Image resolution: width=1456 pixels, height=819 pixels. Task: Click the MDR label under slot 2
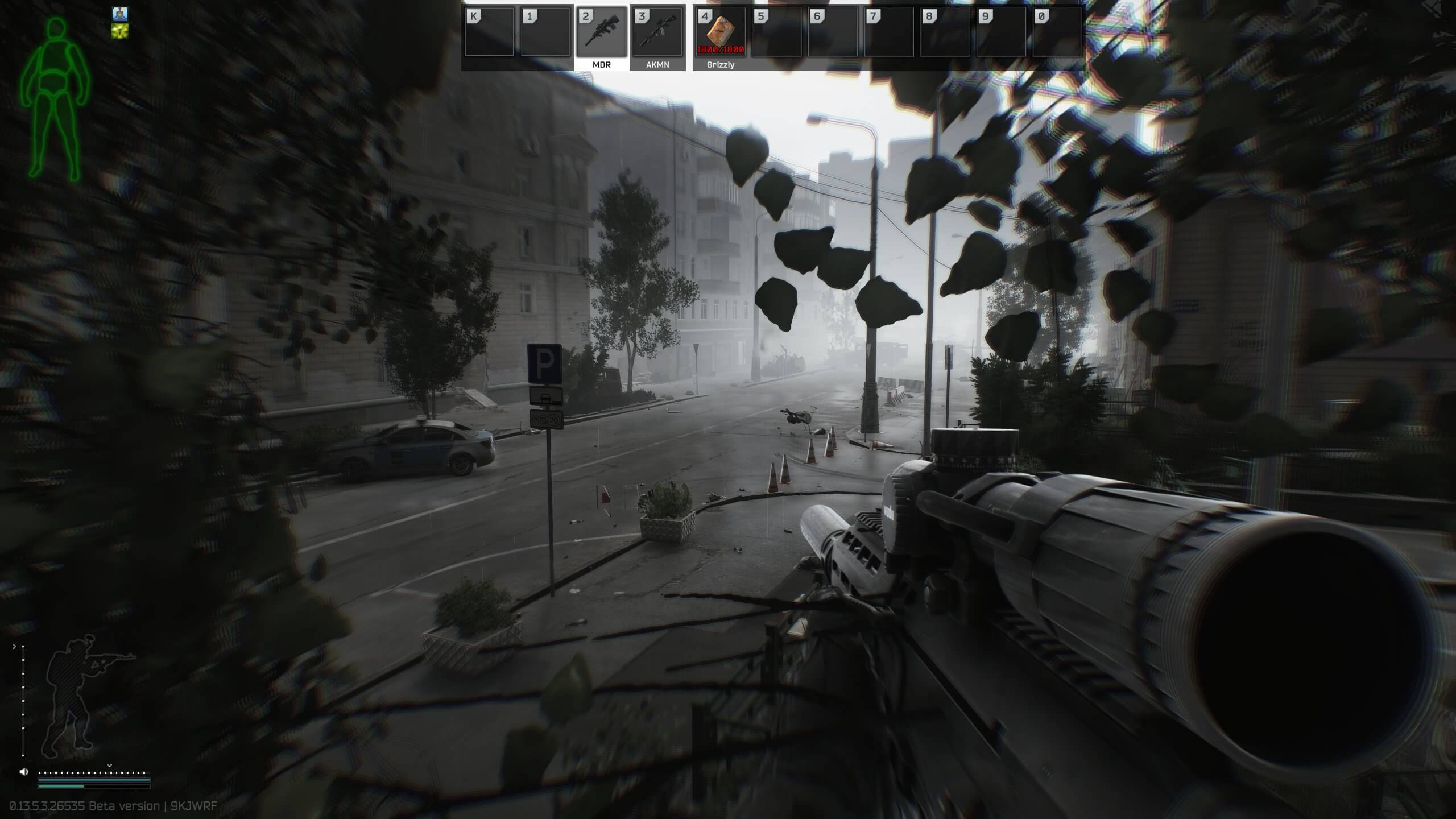(602, 64)
